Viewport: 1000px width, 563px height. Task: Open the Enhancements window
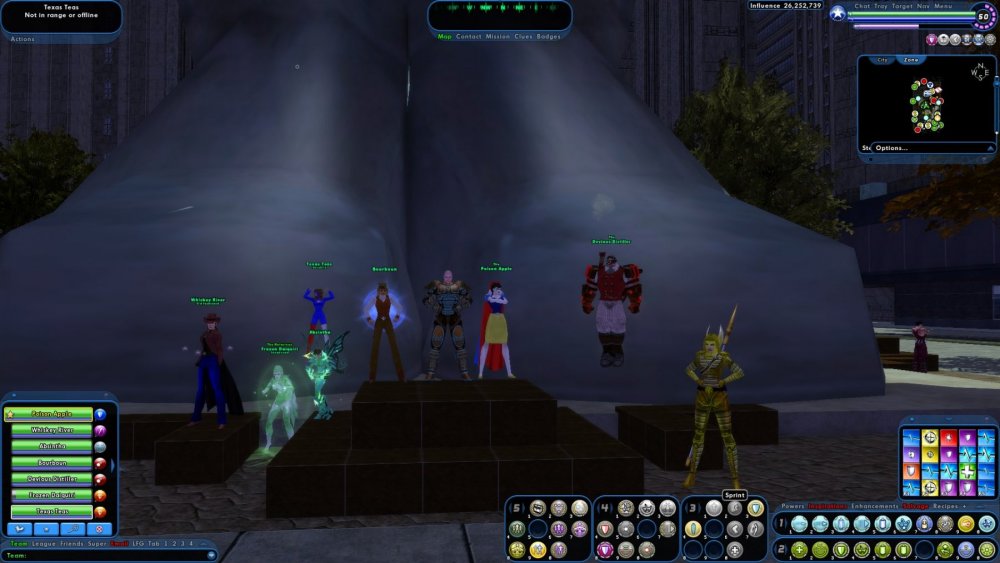click(874, 506)
